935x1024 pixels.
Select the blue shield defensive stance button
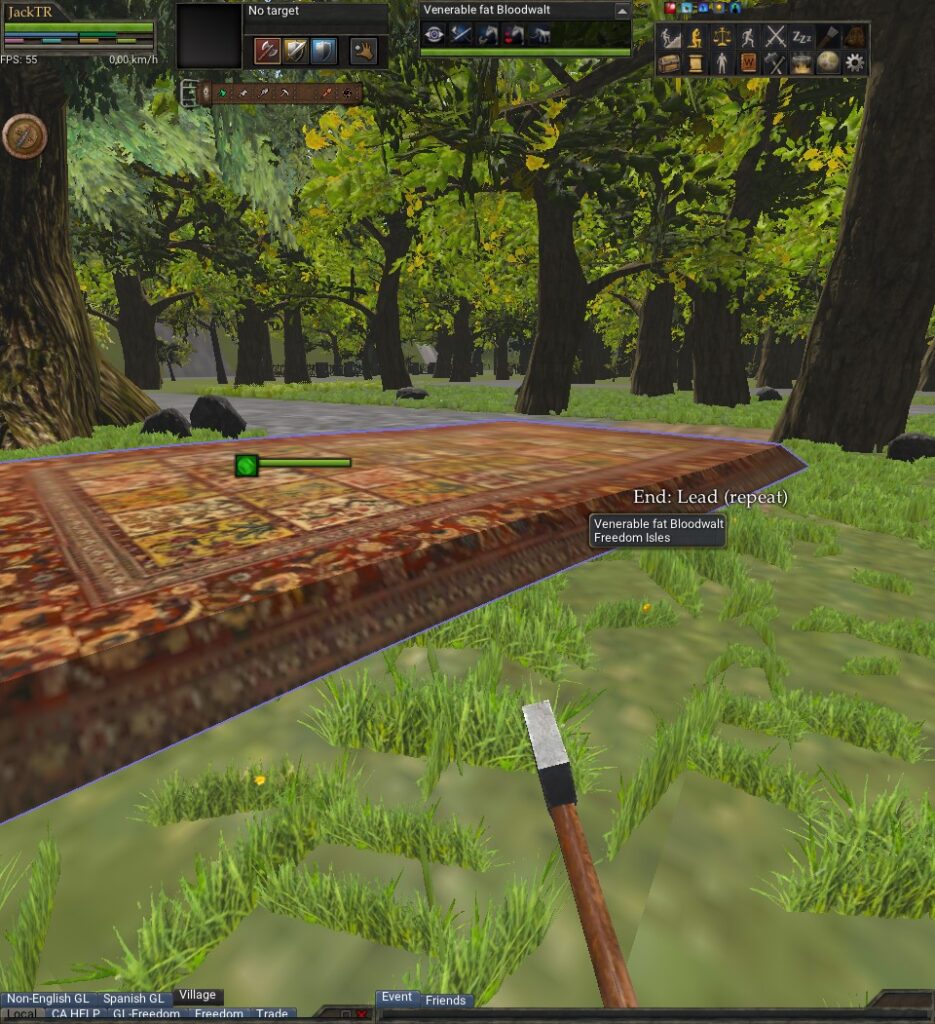click(x=323, y=50)
